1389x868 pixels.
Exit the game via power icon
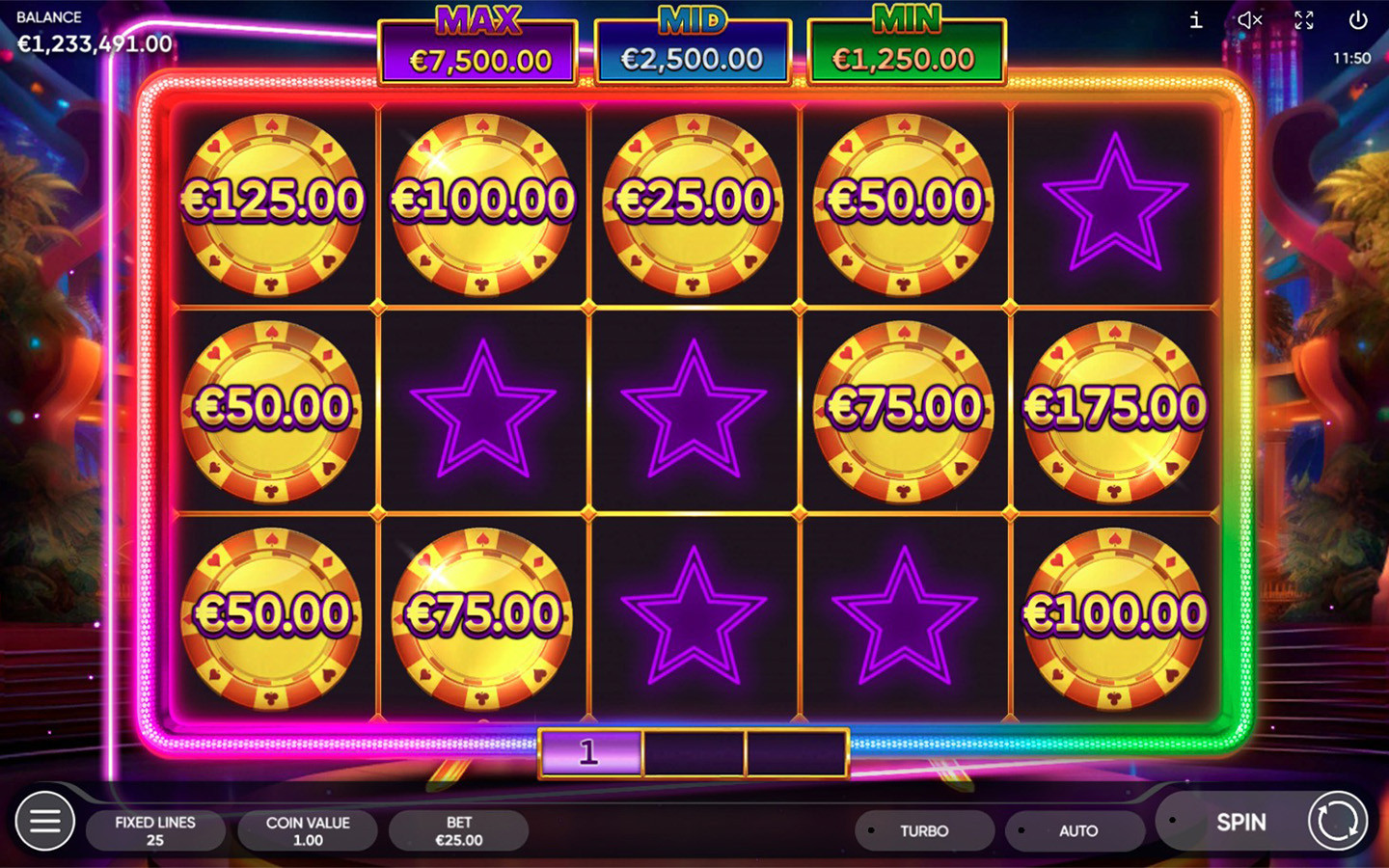click(x=1357, y=20)
